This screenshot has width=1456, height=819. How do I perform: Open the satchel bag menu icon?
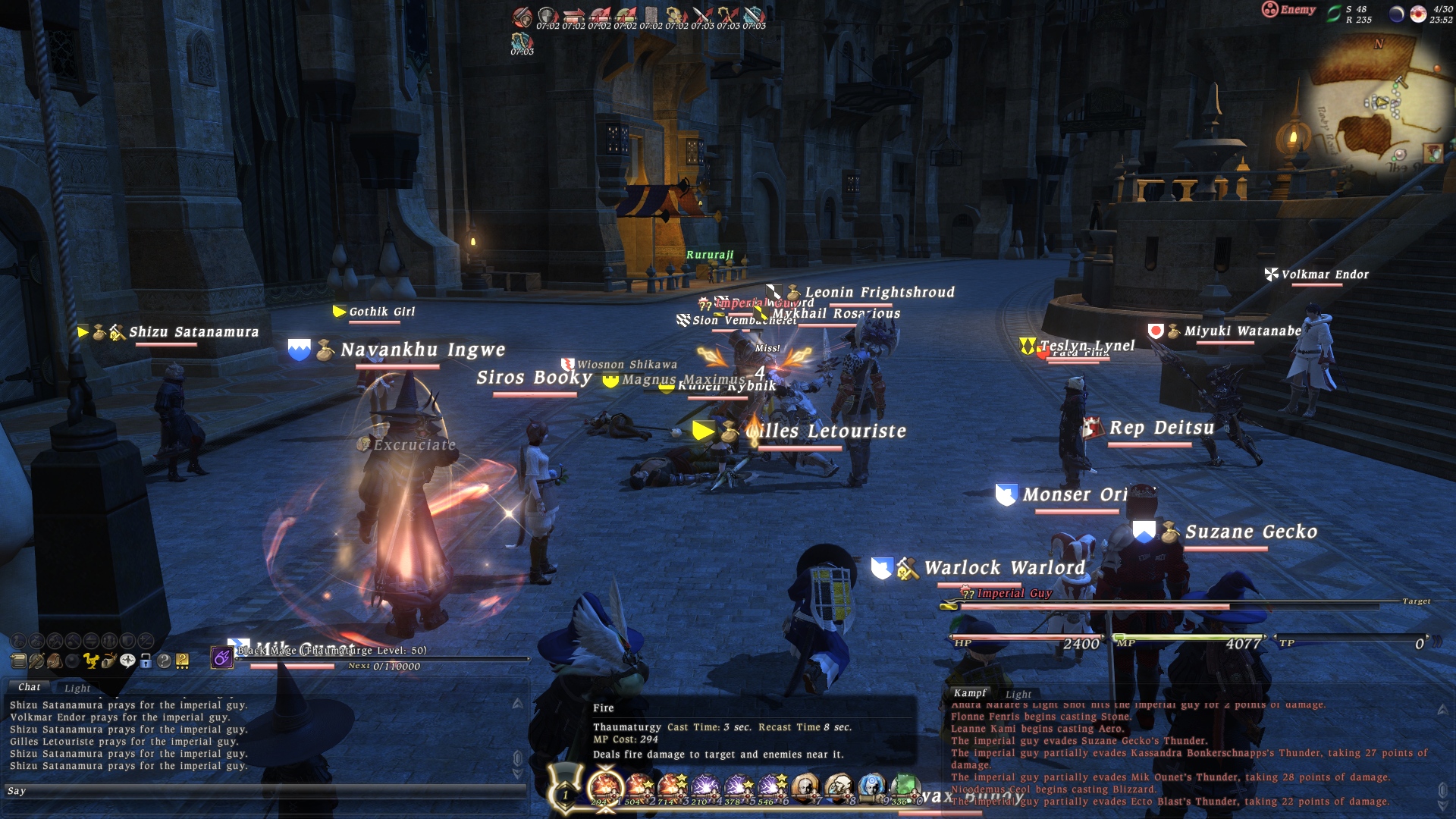pyautogui.click(x=55, y=661)
